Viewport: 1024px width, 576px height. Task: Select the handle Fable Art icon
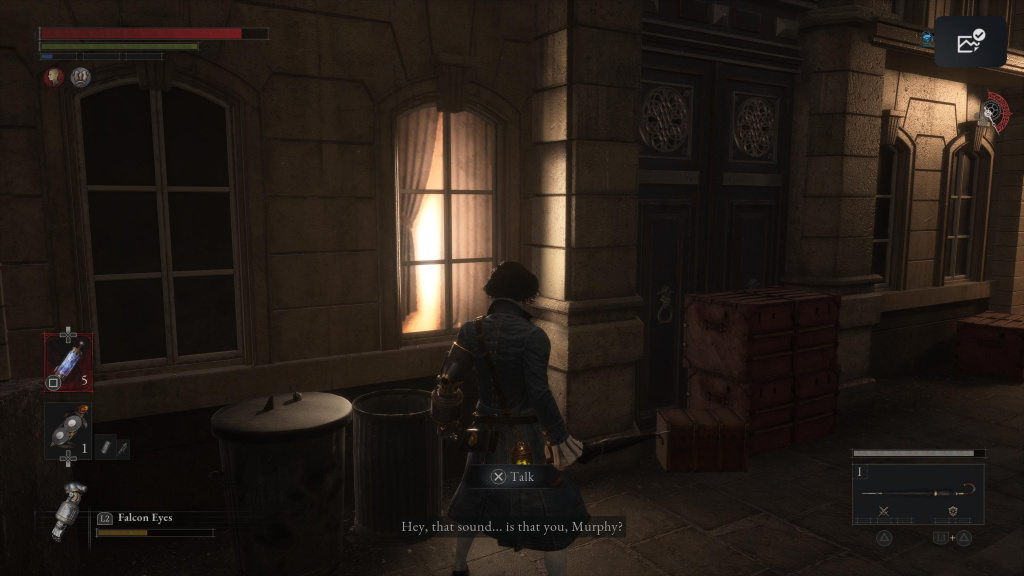click(952, 512)
